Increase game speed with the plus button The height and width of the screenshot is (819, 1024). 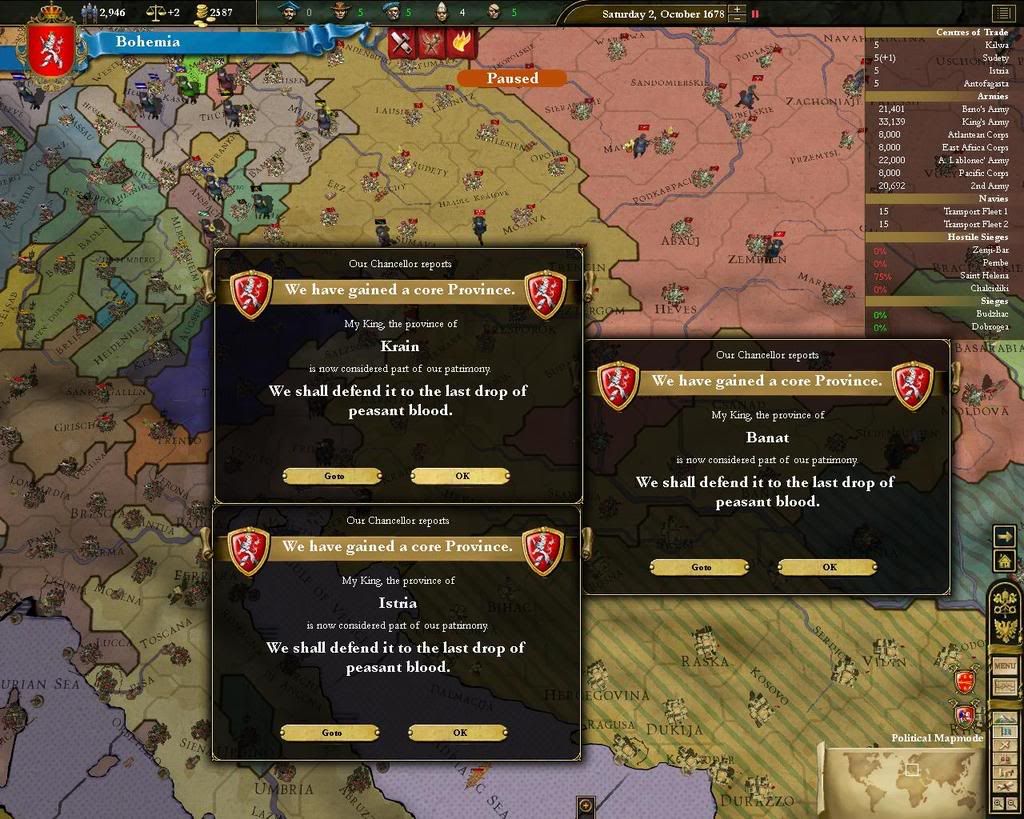click(x=737, y=10)
